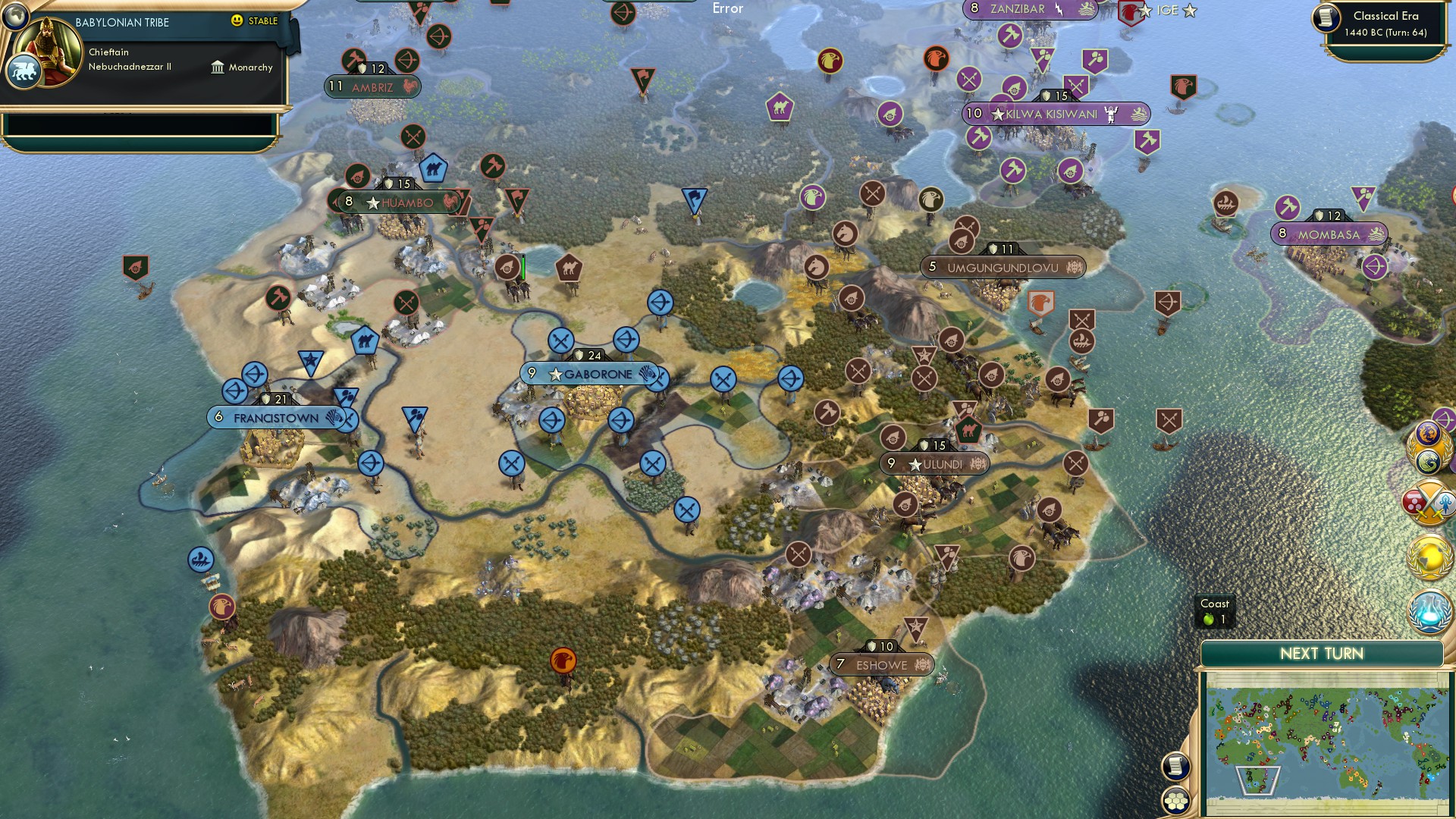Open the Technology tree flask icon
This screenshot has height=819, width=1456.
point(1429,612)
